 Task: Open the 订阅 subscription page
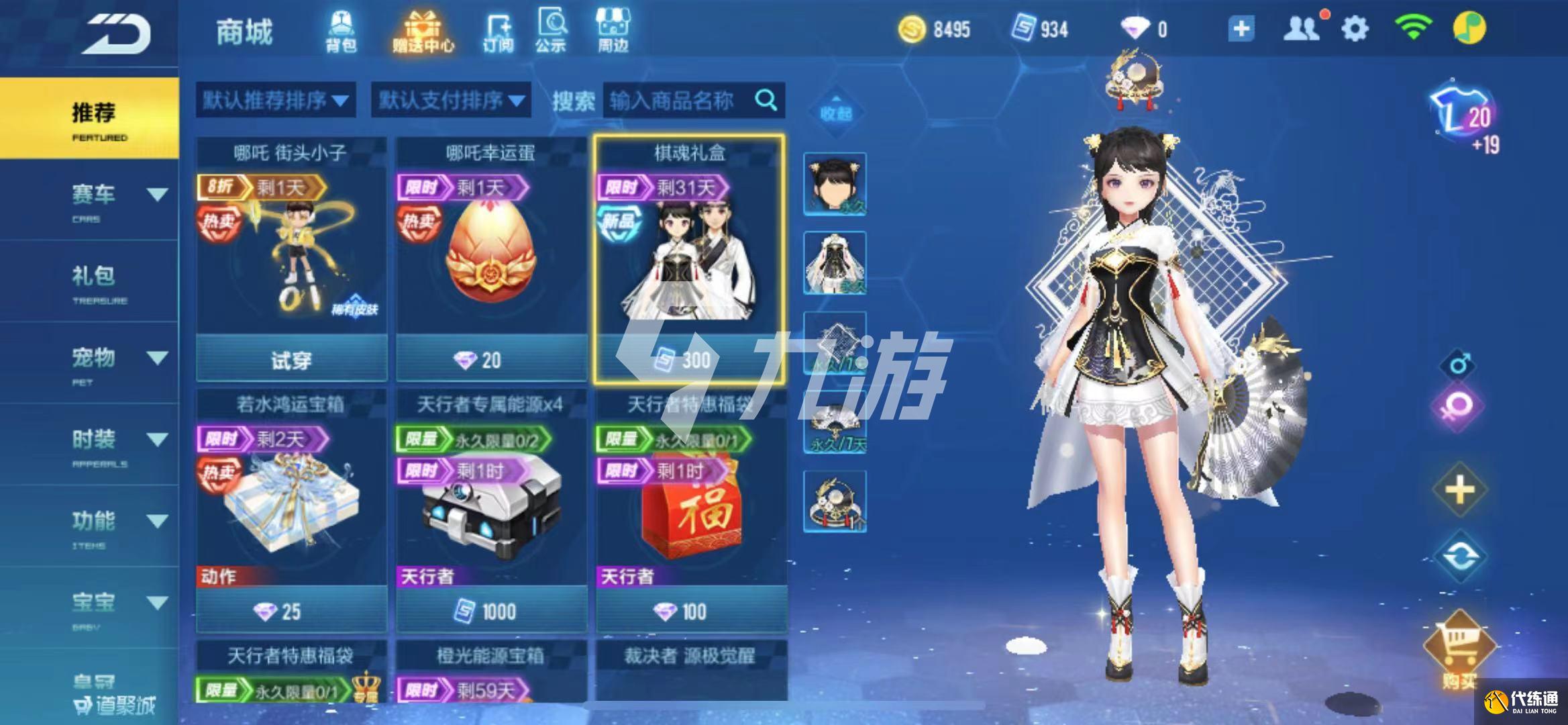[498, 32]
